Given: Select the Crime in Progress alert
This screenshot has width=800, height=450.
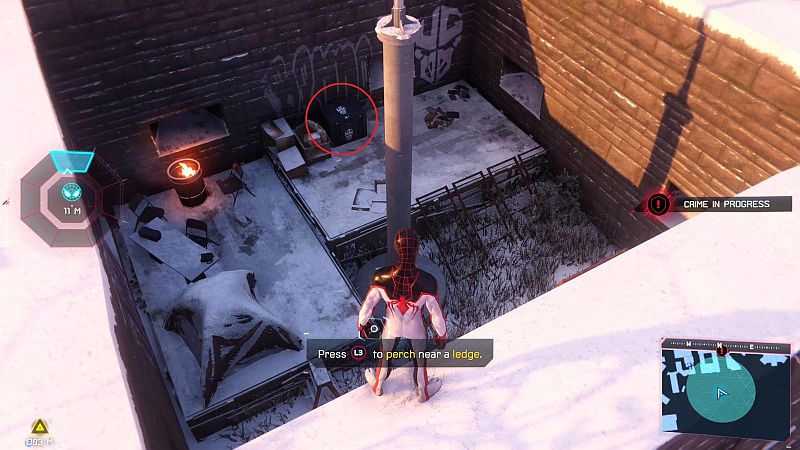Looking at the screenshot, I should click(x=712, y=204).
